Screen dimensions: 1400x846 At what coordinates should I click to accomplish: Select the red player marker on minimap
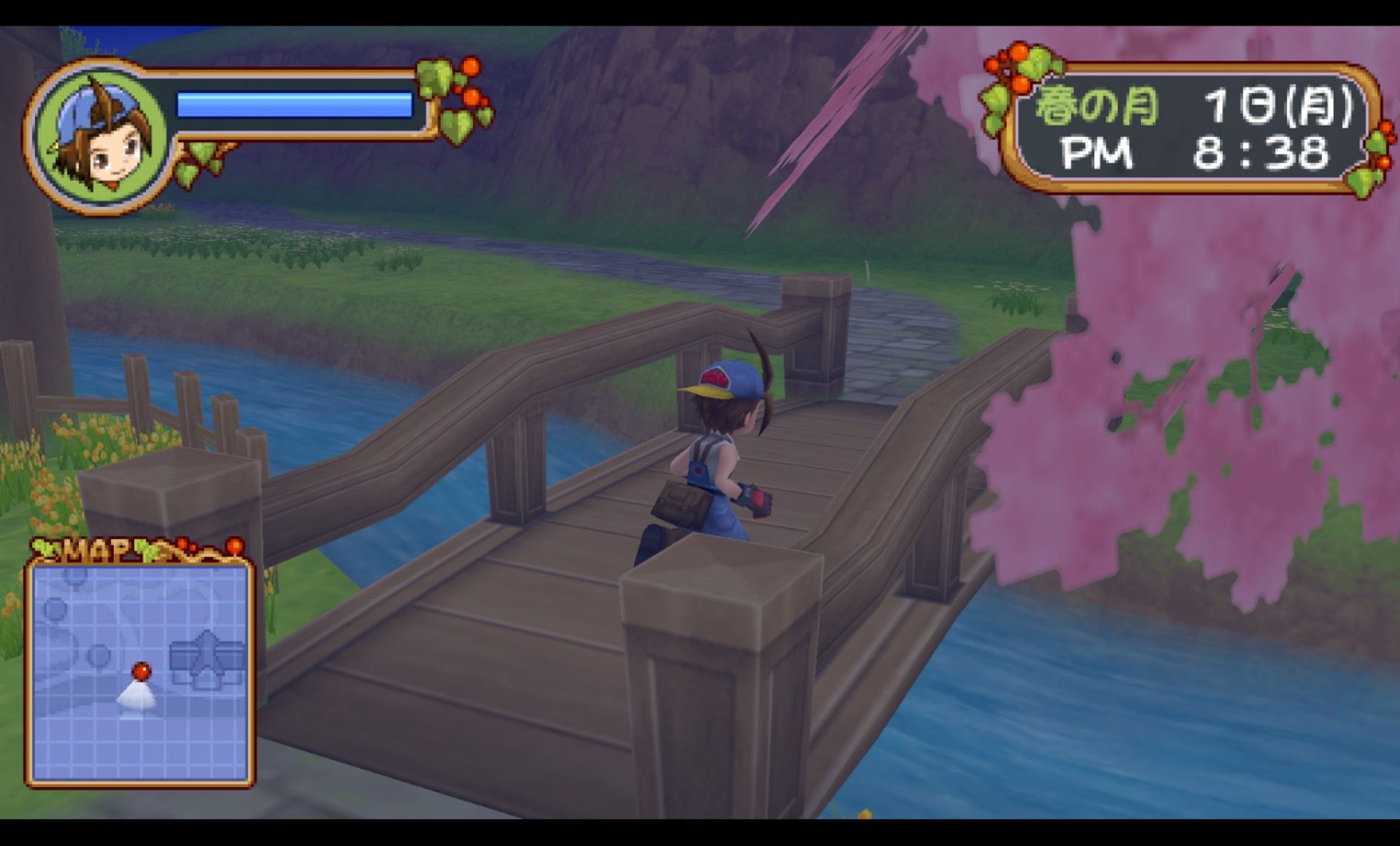coord(141,670)
